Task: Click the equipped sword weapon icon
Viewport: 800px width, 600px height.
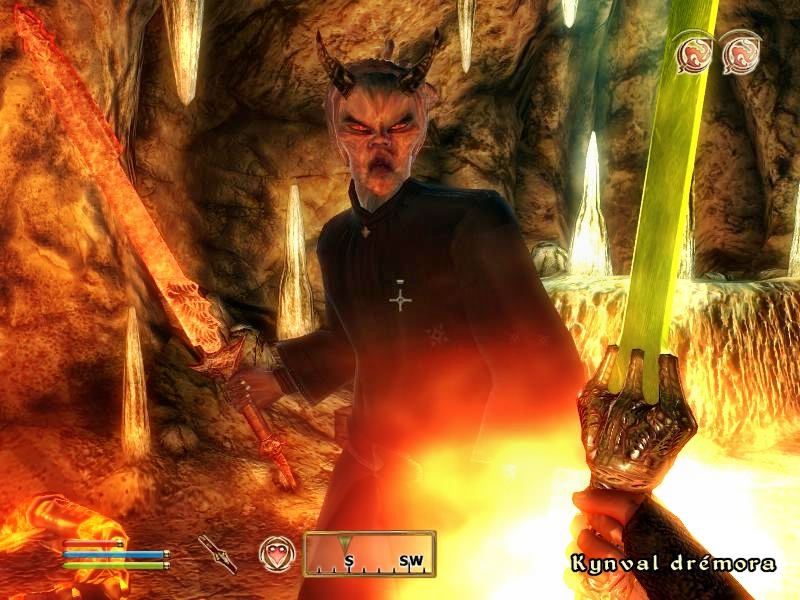Action: coord(216,552)
